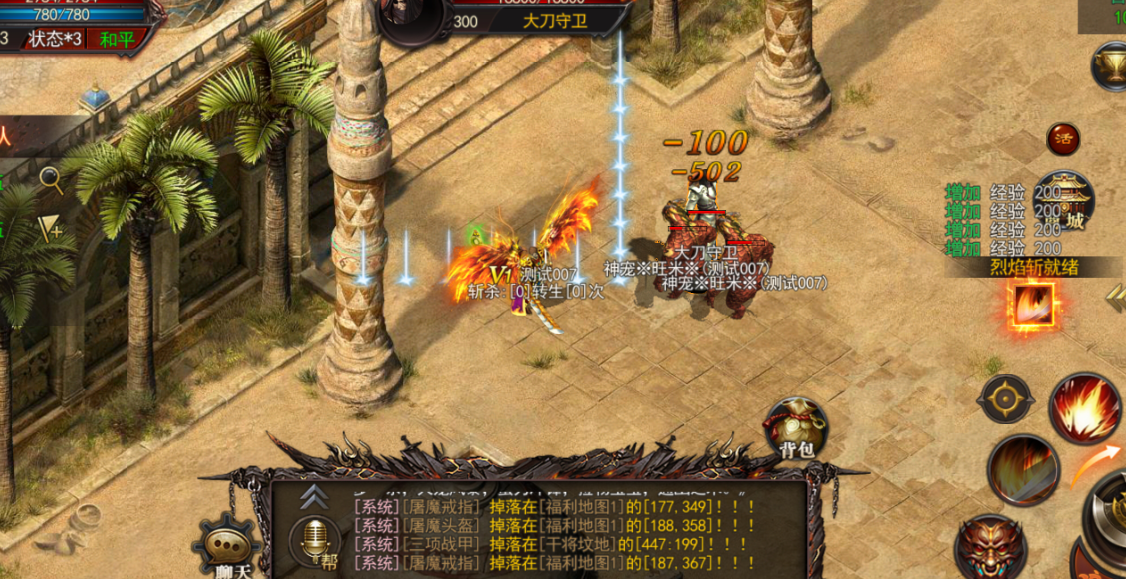Activate the demon mask skill icon
This screenshot has height=579, width=1126.
pos(989,547)
